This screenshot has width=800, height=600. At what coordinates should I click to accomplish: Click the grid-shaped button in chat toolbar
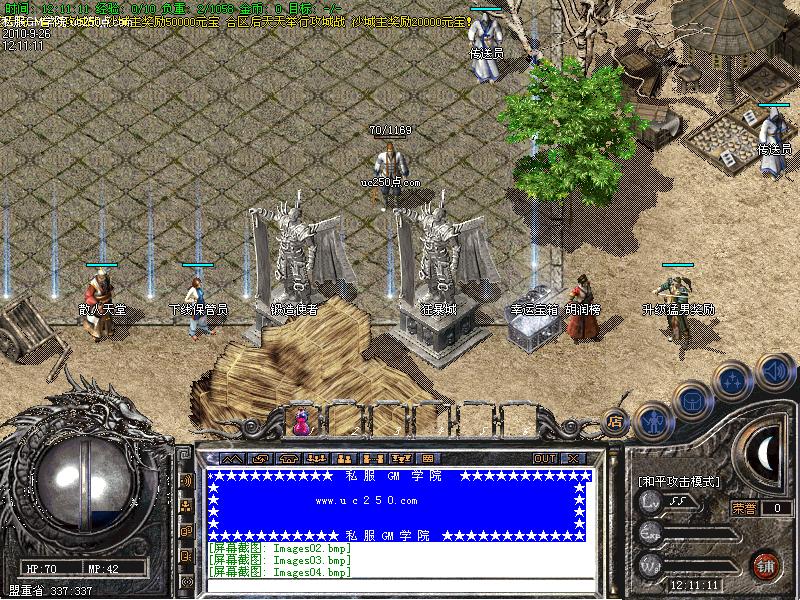click(427, 458)
